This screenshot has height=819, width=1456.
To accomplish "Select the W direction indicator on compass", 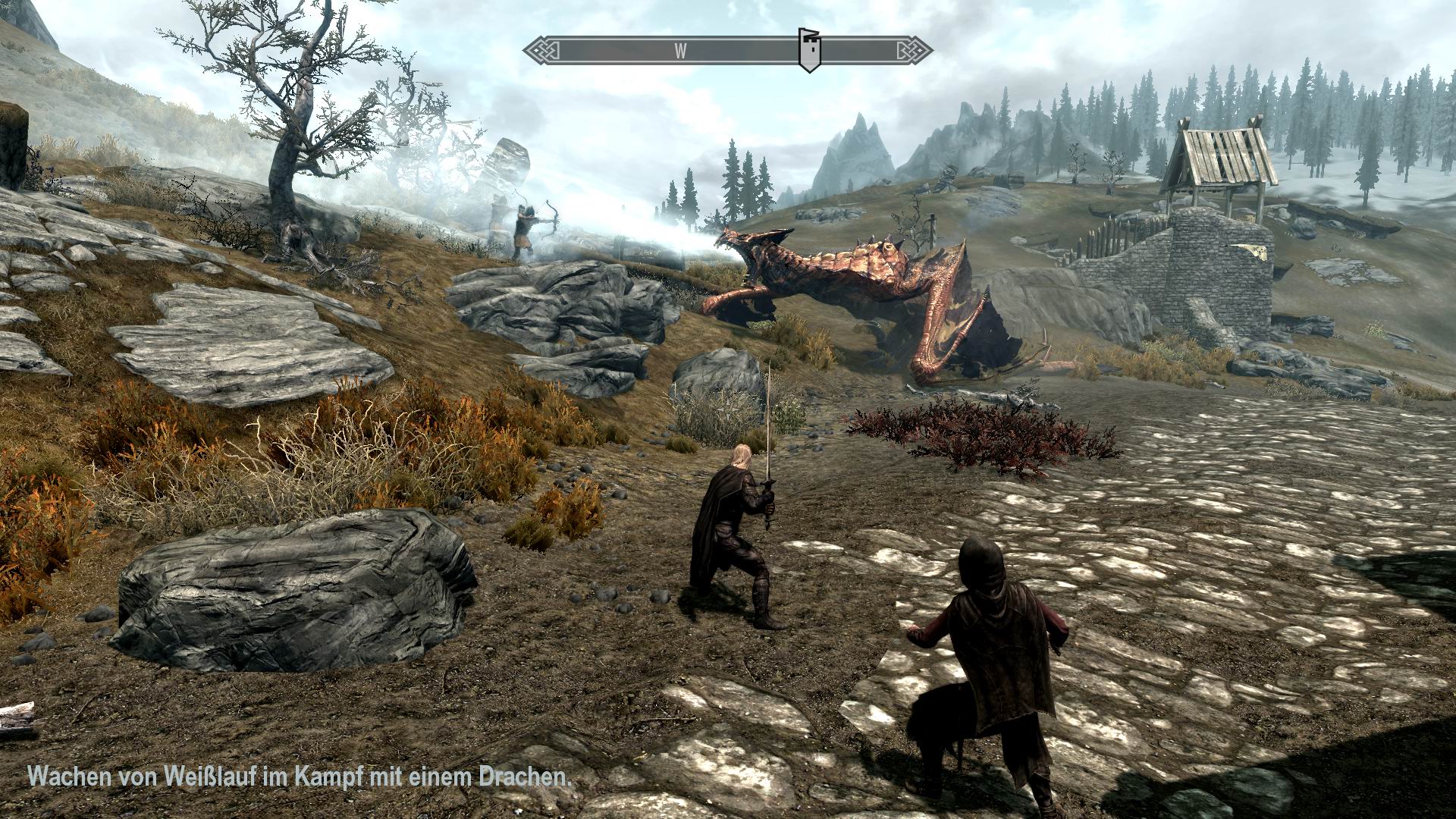I will pos(679,49).
